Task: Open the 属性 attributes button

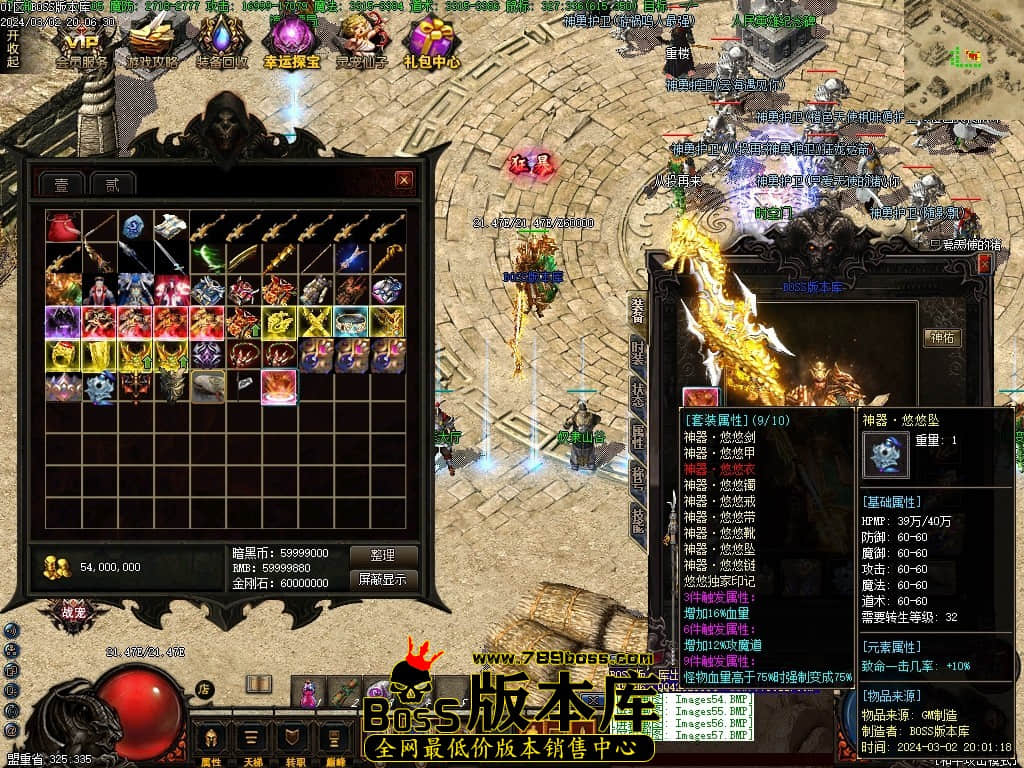Action: (211, 742)
